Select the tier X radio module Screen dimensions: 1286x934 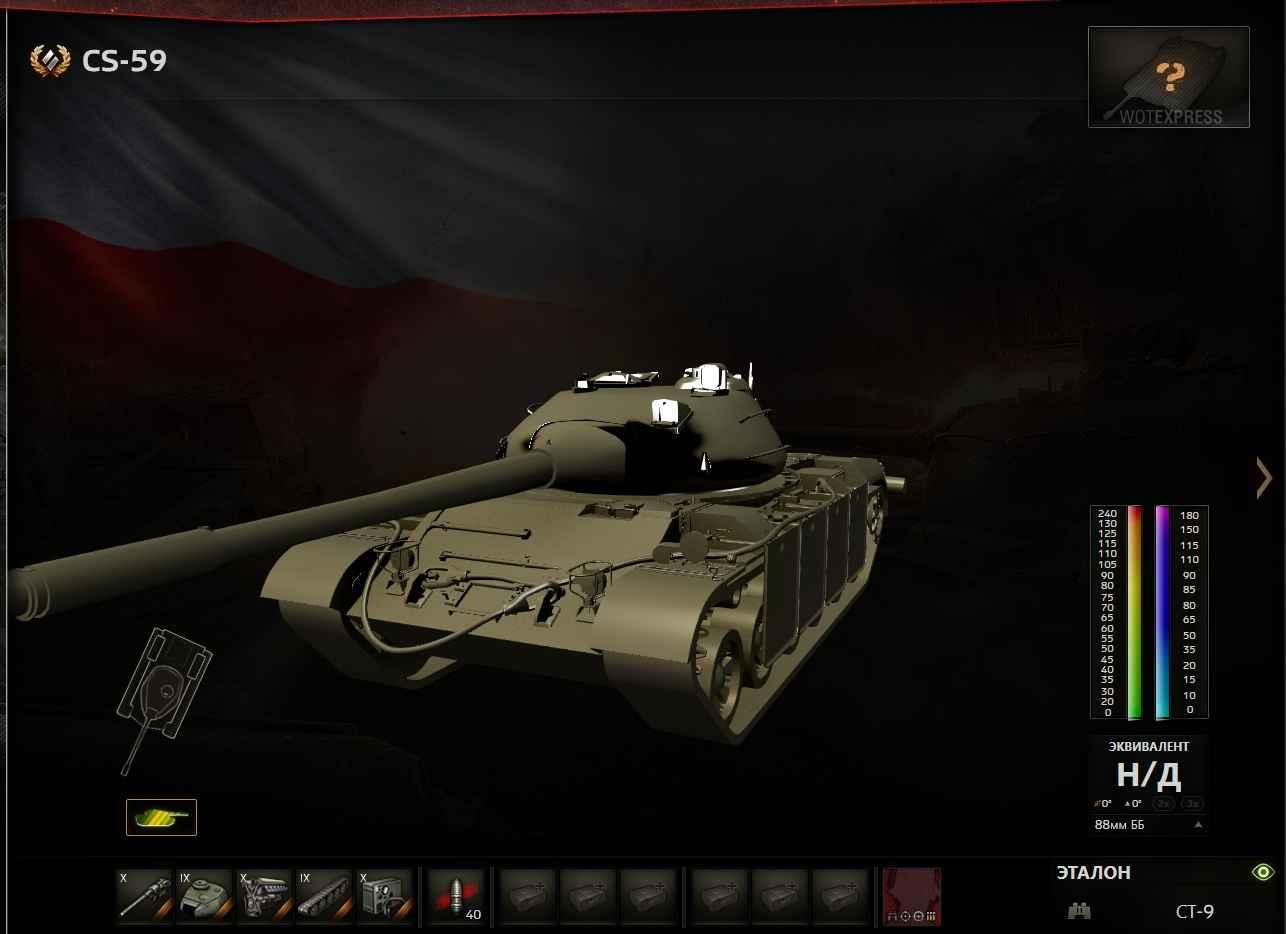[384, 893]
